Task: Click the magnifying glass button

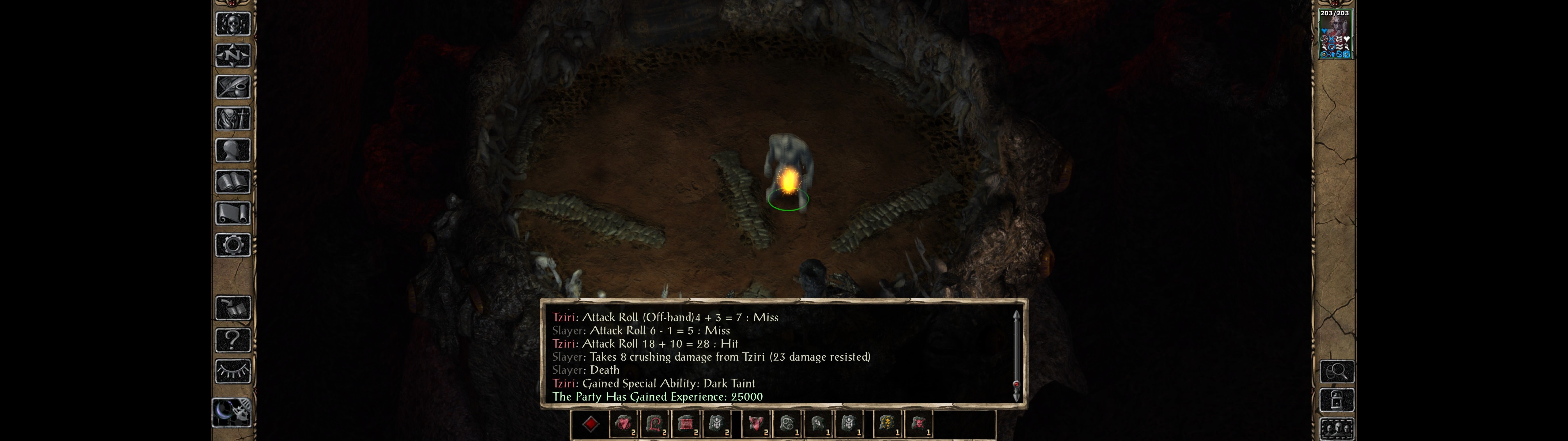Action: click(1337, 371)
